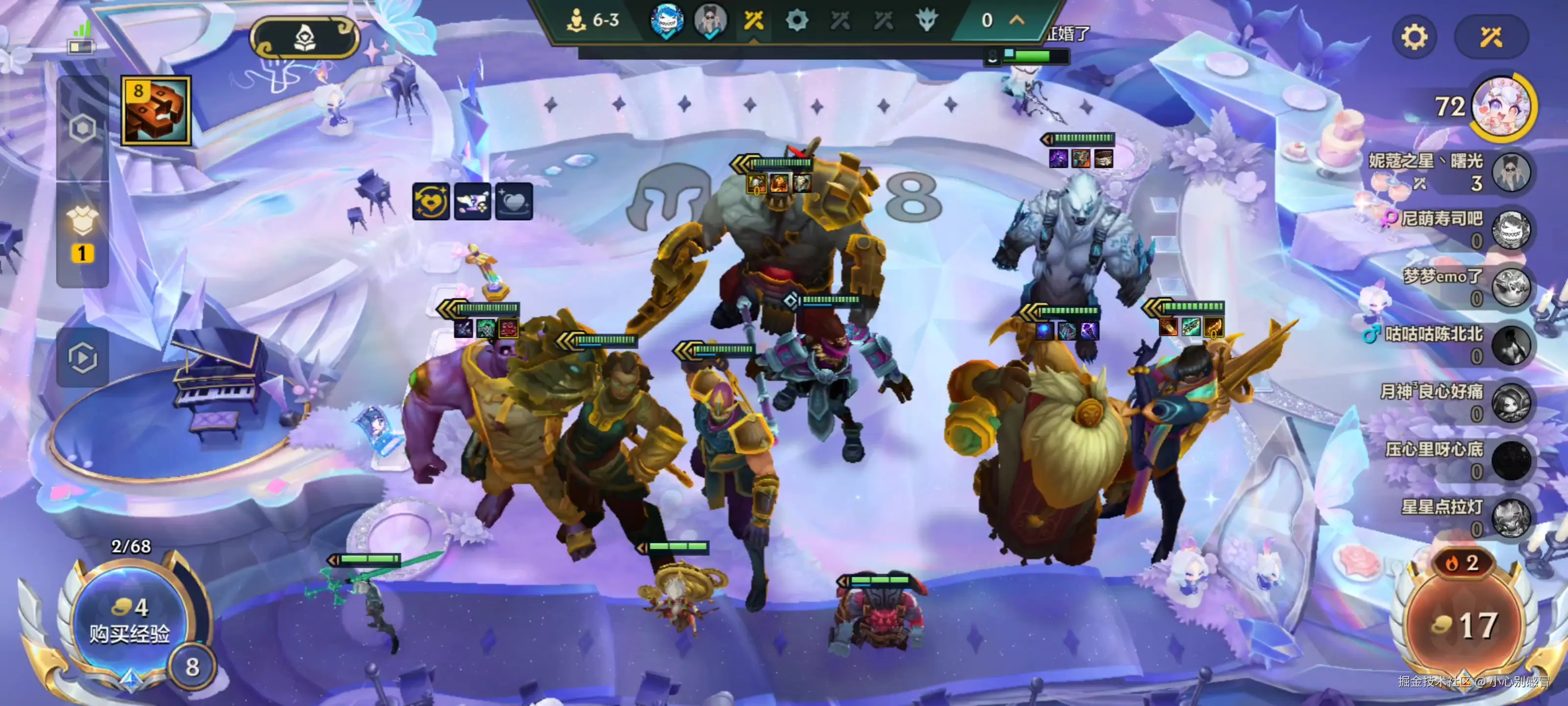Image resolution: width=1568 pixels, height=706 pixels.
Task: Inspect the dark heart augment icon
Action: click(x=514, y=201)
